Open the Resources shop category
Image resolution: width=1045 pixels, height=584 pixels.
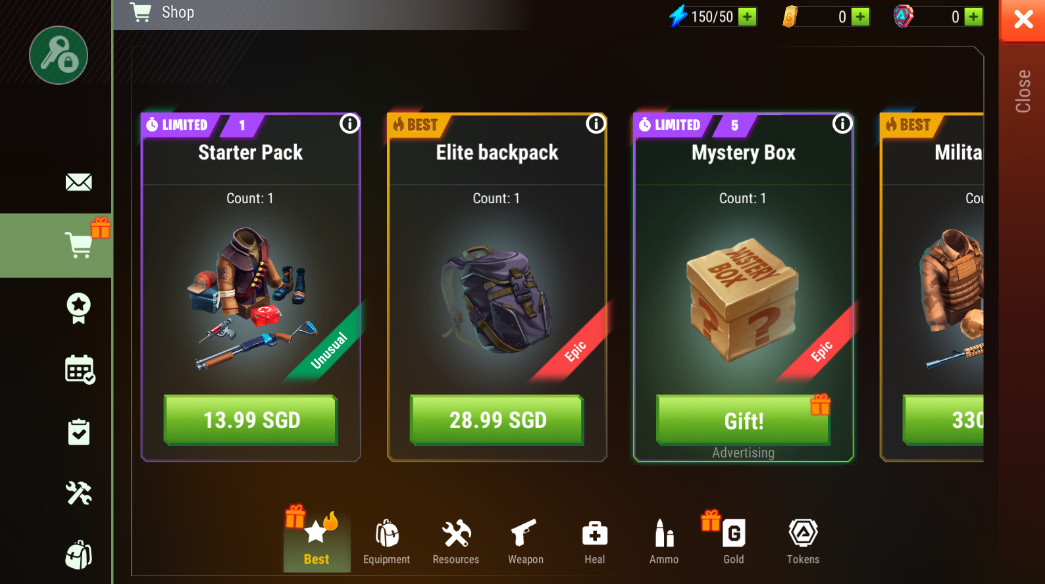[x=456, y=542]
